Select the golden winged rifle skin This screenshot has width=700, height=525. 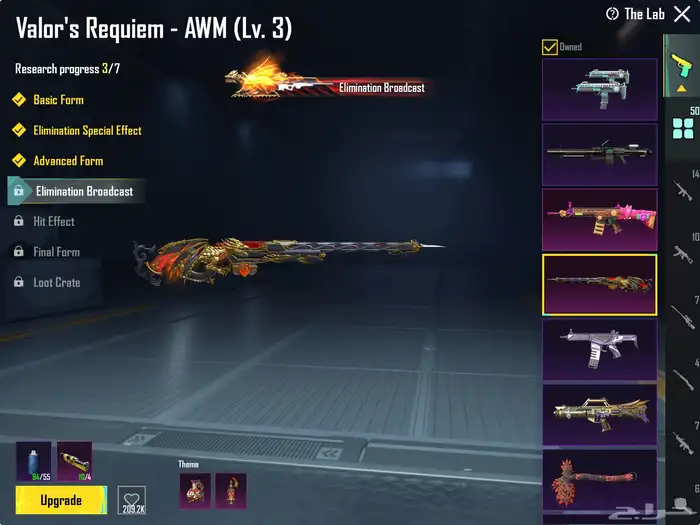599,414
